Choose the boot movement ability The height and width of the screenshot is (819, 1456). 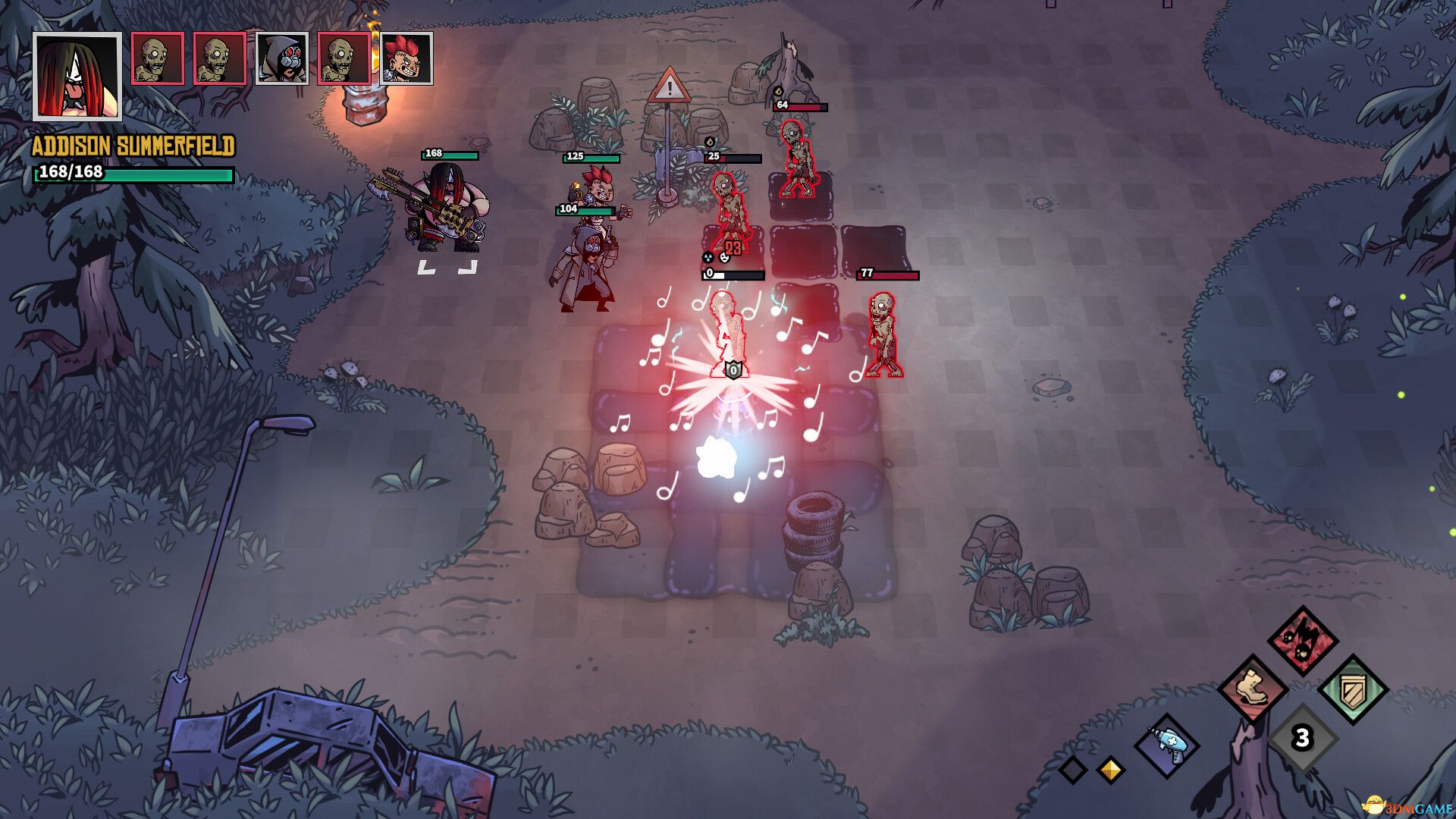(1252, 689)
